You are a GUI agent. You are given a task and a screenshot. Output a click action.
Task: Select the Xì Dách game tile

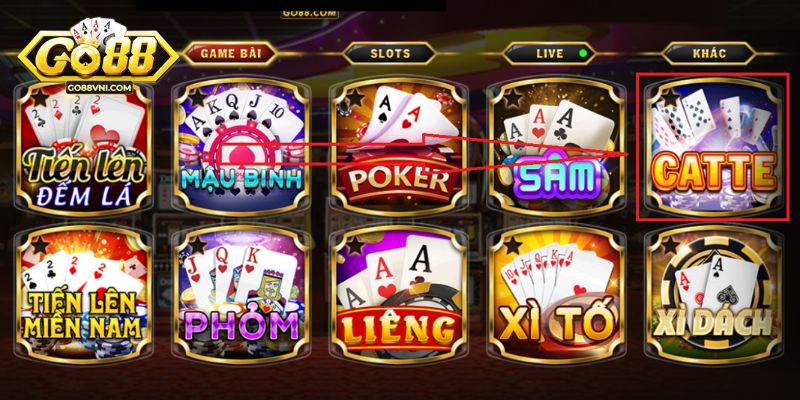click(x=711, y=297)
